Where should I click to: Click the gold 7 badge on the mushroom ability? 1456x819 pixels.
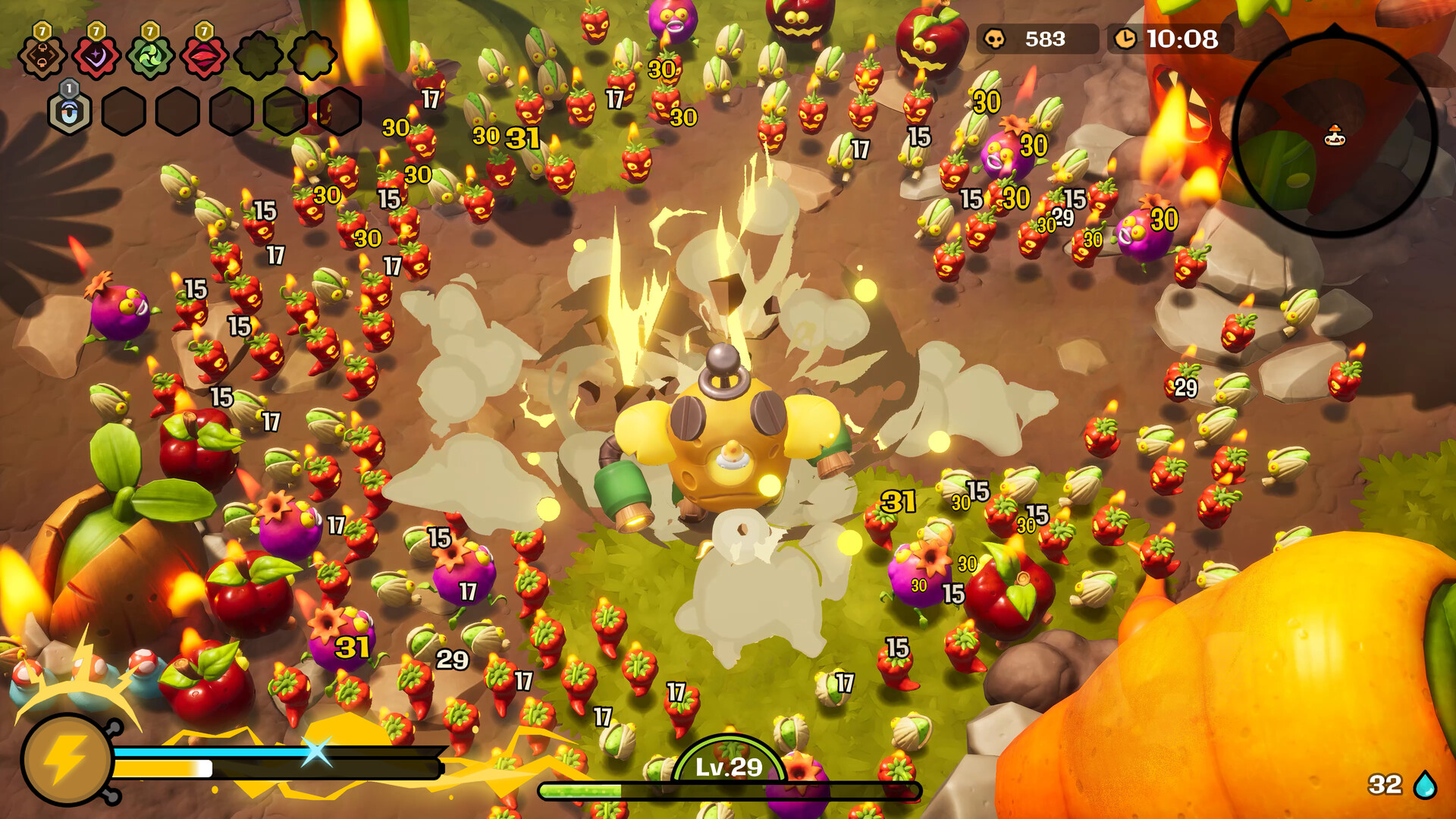pyautogui.click(x=42, y=33)
